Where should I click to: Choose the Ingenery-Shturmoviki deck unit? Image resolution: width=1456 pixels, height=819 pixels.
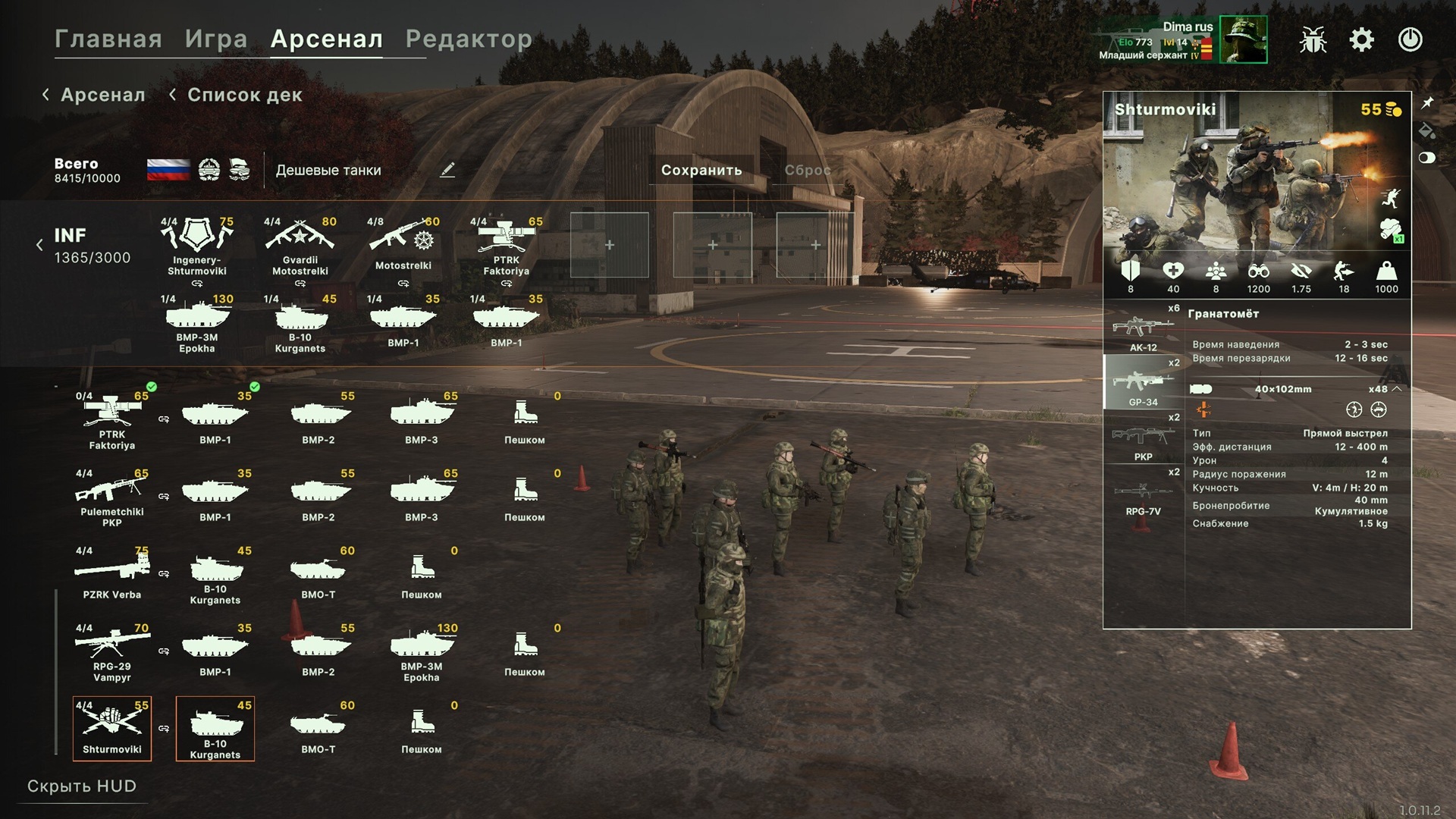(x=197, y=246)
